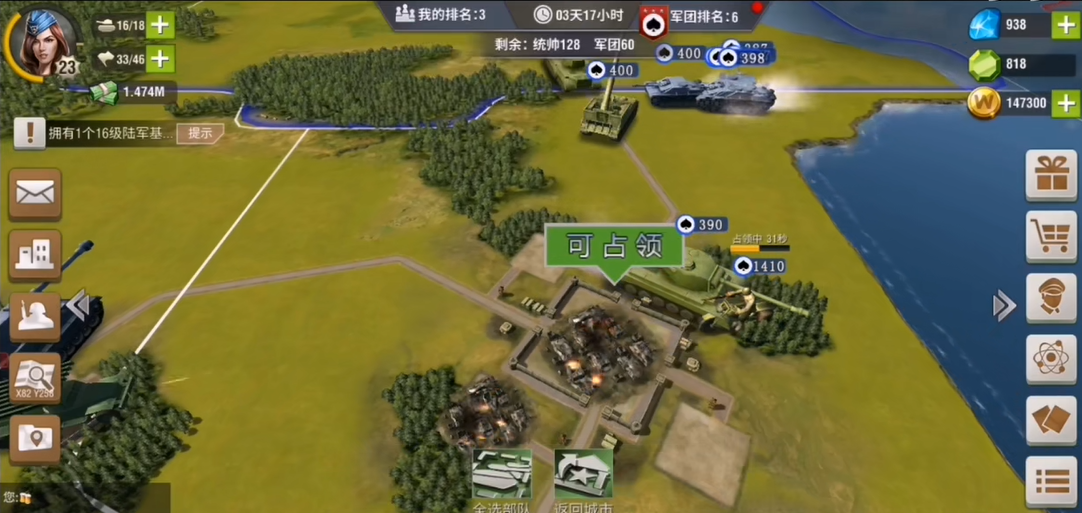Open the gift box rewards

coord(1051,176)
